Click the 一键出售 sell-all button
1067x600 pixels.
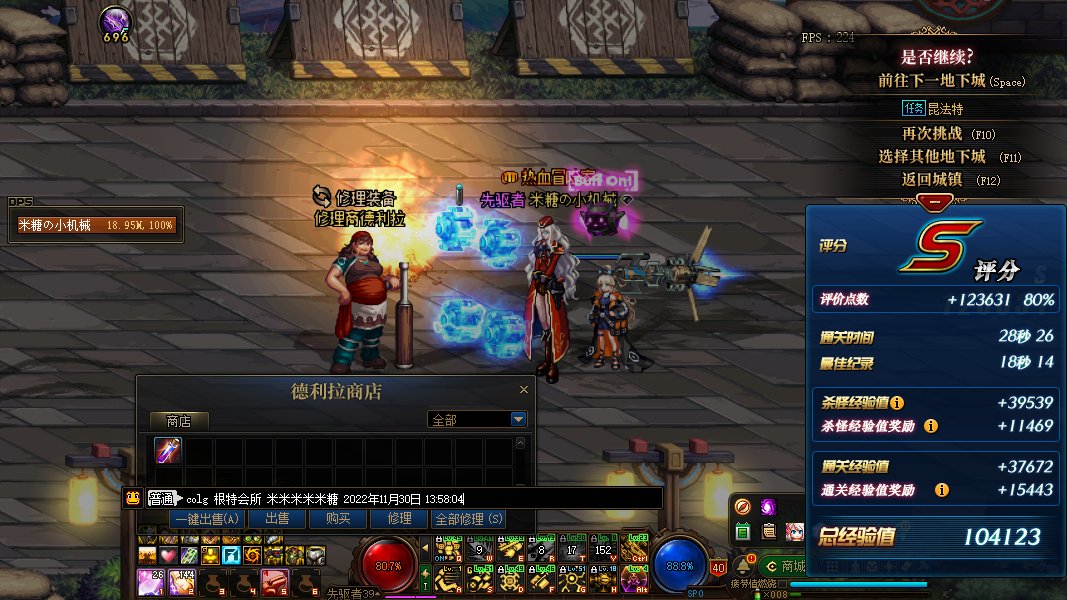[206, 519]
